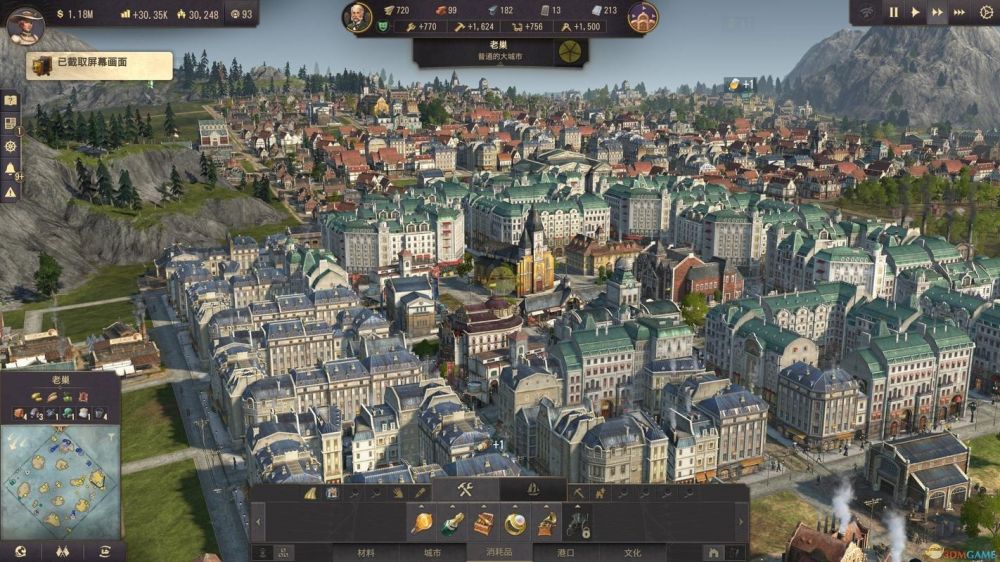
Task: Choose the triple fast-forward speed
Action: [960, 12]
